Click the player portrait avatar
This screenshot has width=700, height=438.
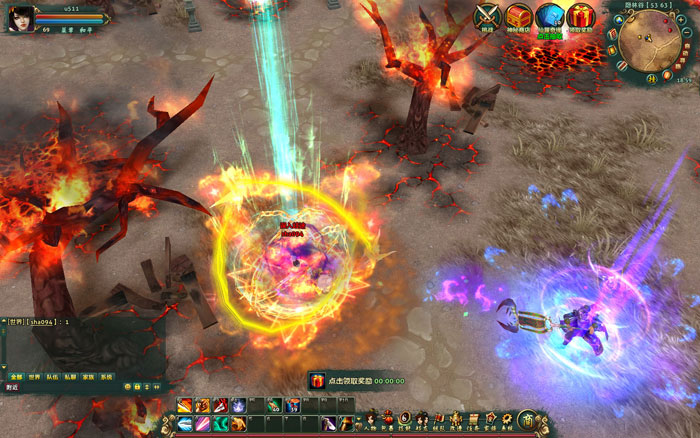click(x=18, y=19)
